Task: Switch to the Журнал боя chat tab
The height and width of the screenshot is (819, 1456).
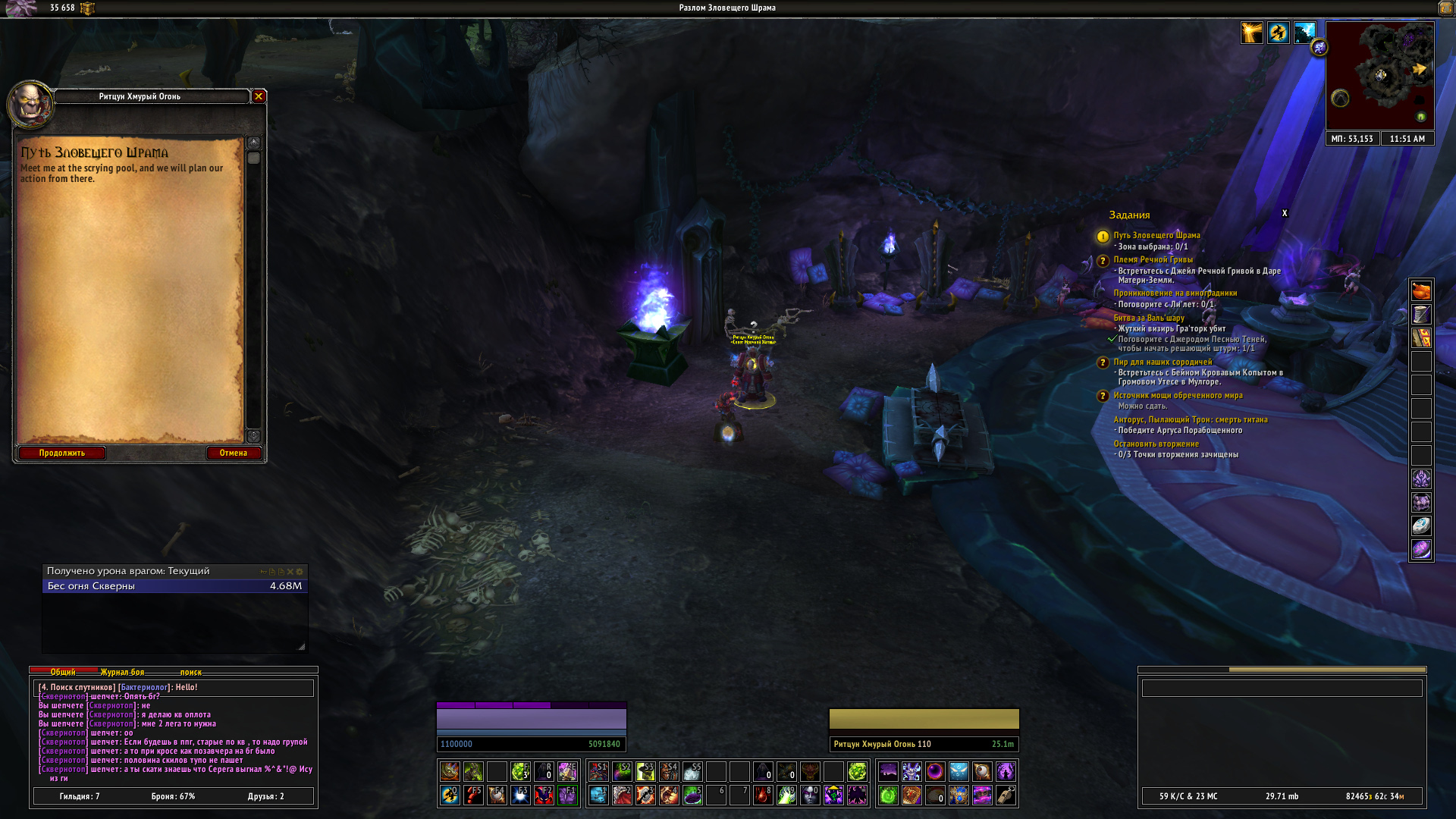Action: tap(122, 672)
